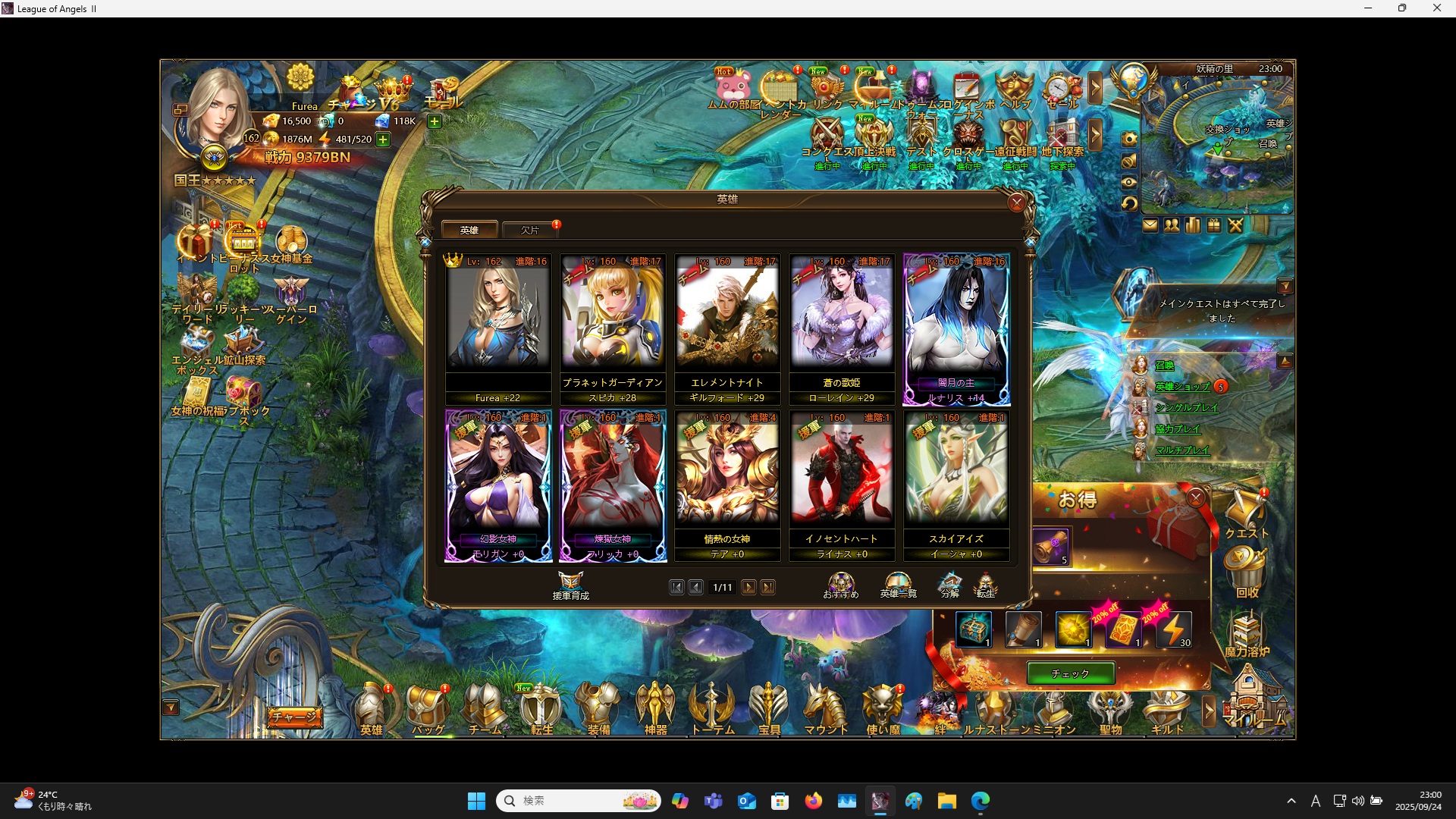Image resolution: width=1456 pixels, height=819 pixels.
Task: Switch to the 英雄 tab
Action: (x=470, y=230)
